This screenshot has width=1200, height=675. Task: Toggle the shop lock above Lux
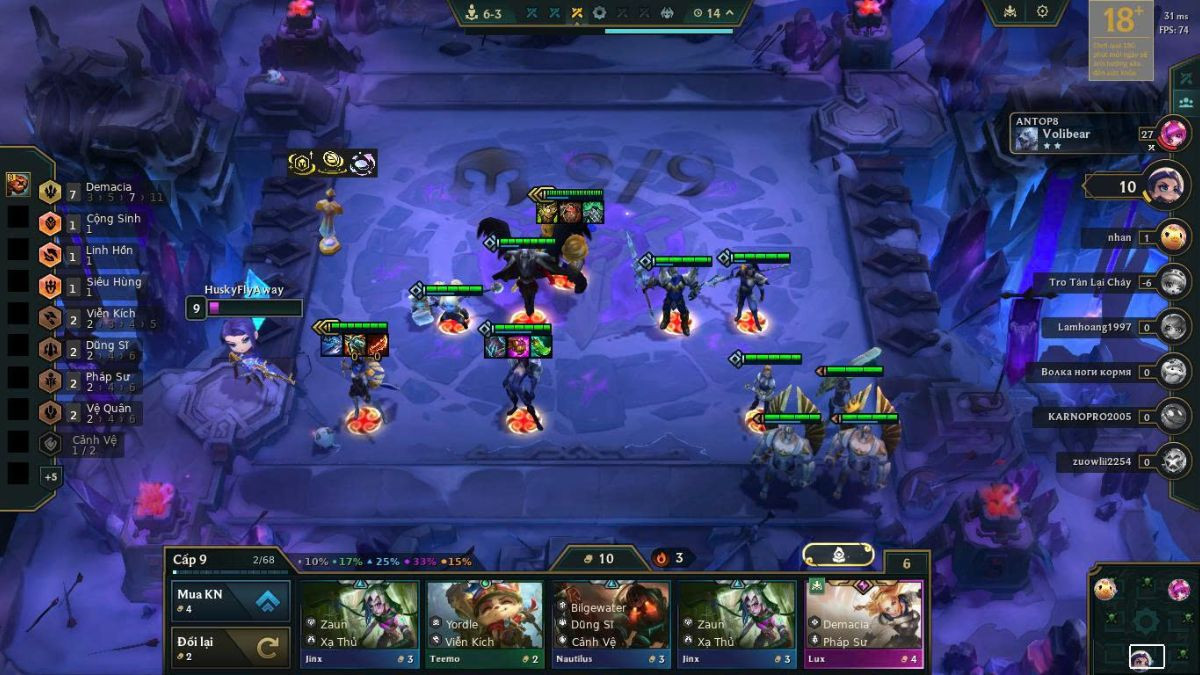click(838, 555)
